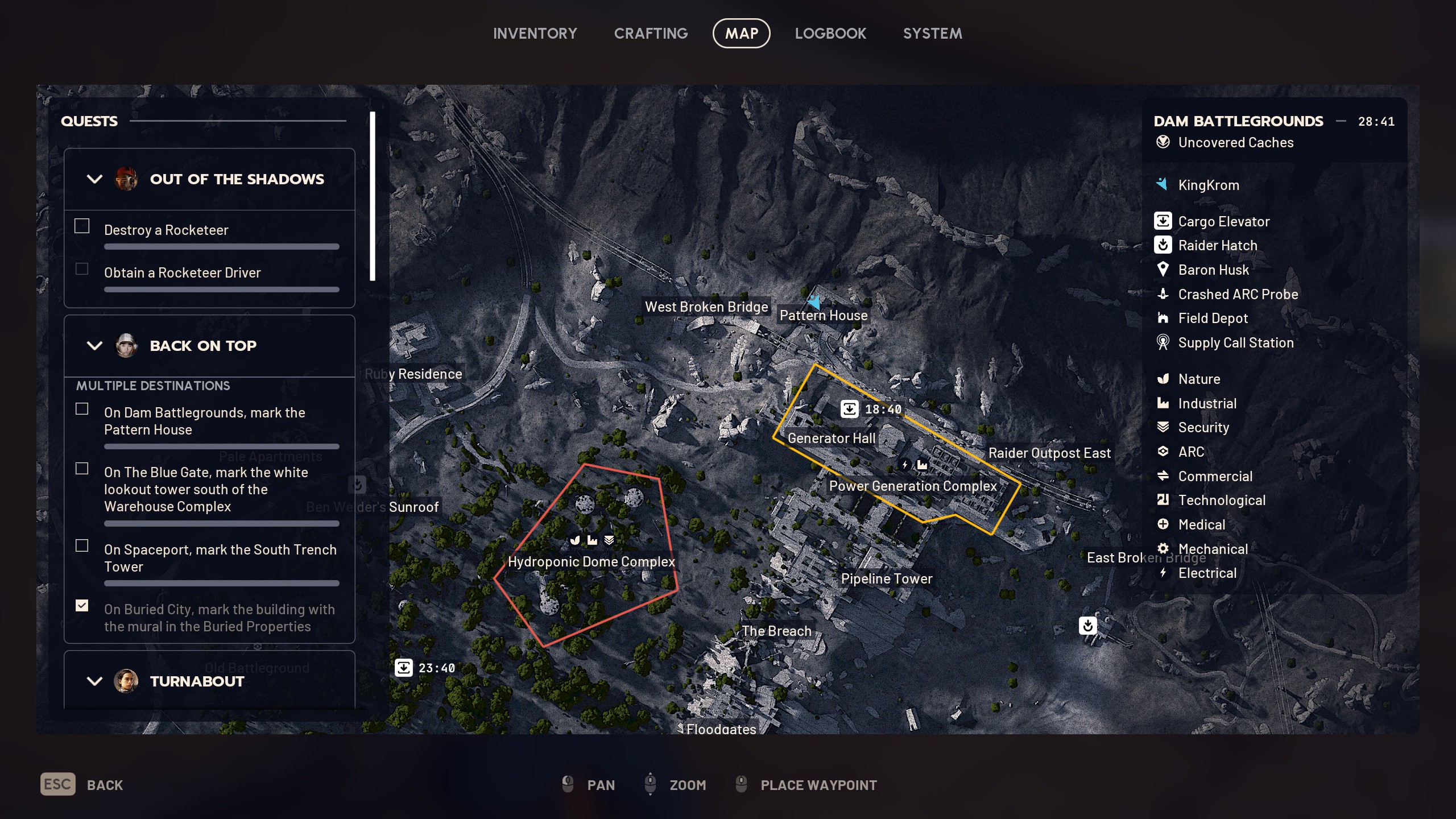
Task: Click the Obtain a Rocketeer Driver progress bar
Action: [221, 289]
